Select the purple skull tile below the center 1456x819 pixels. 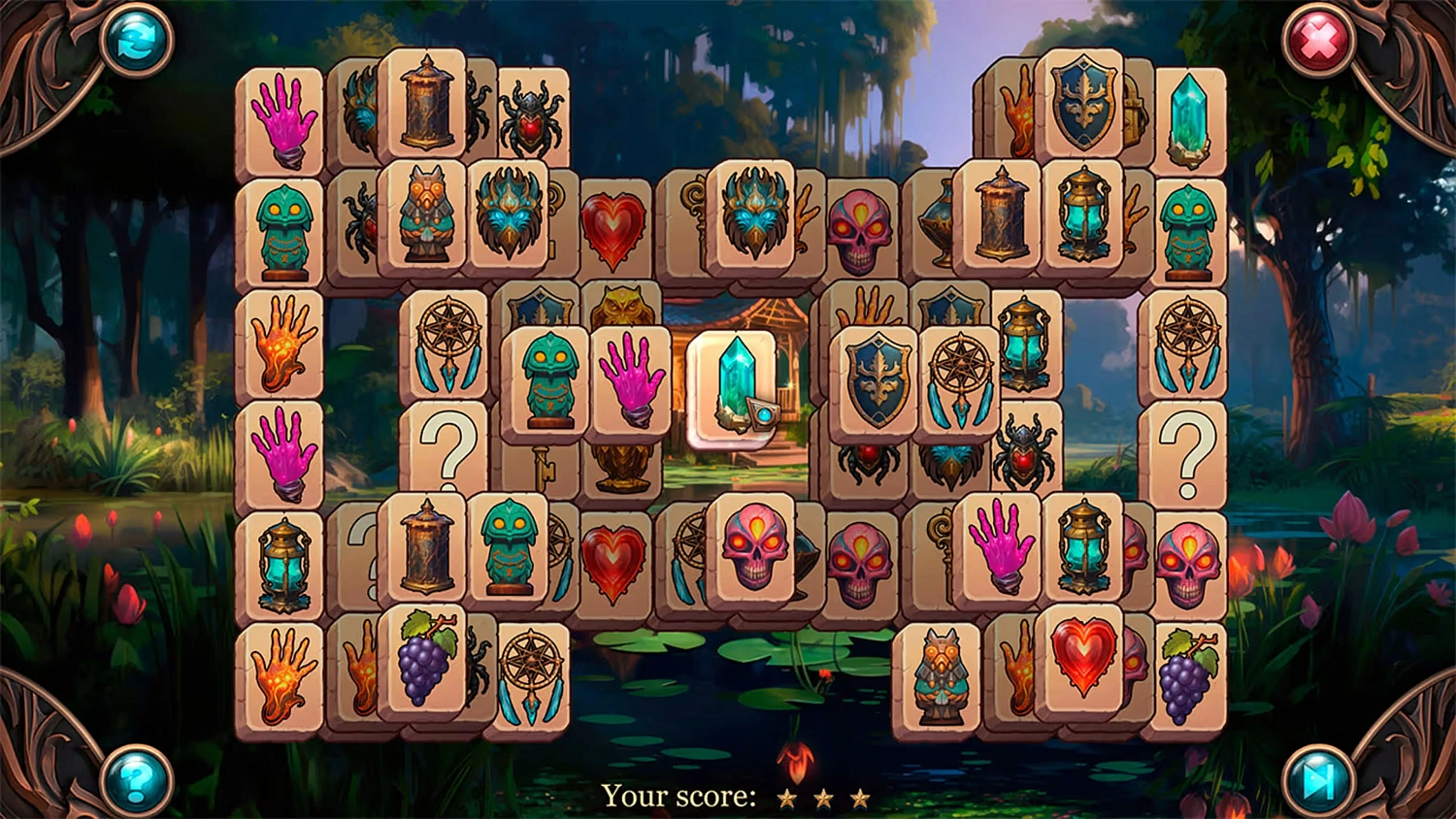(756, 551)
